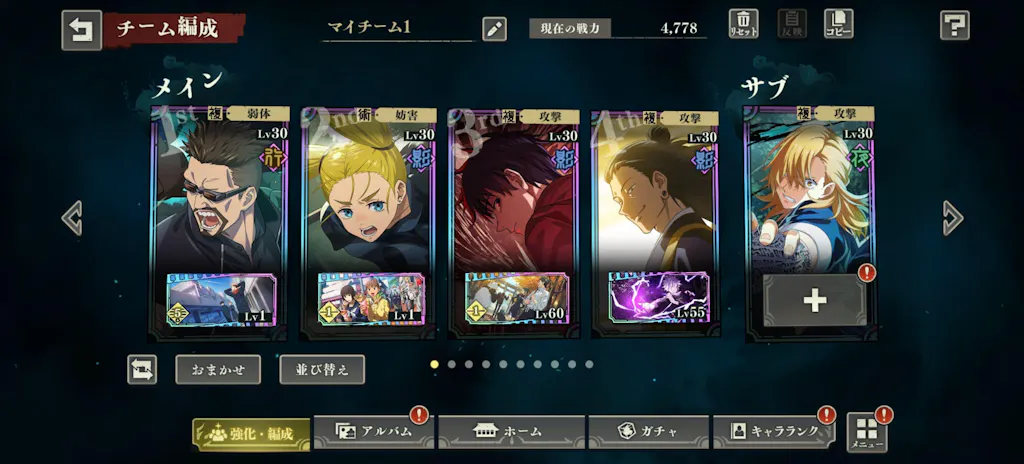Select the 1st card with the sunglasses character

(220, 200)
